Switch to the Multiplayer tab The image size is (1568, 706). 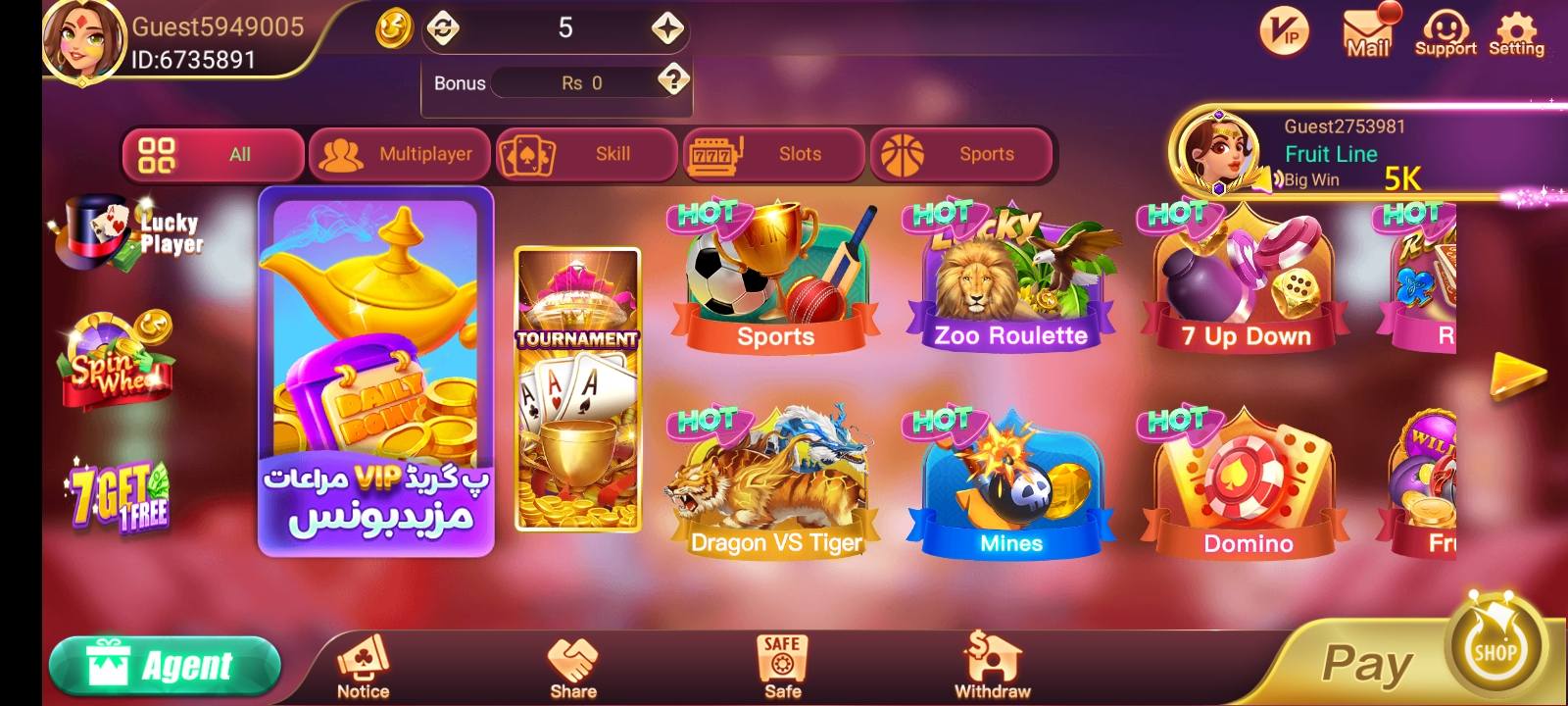pos(402,154)
